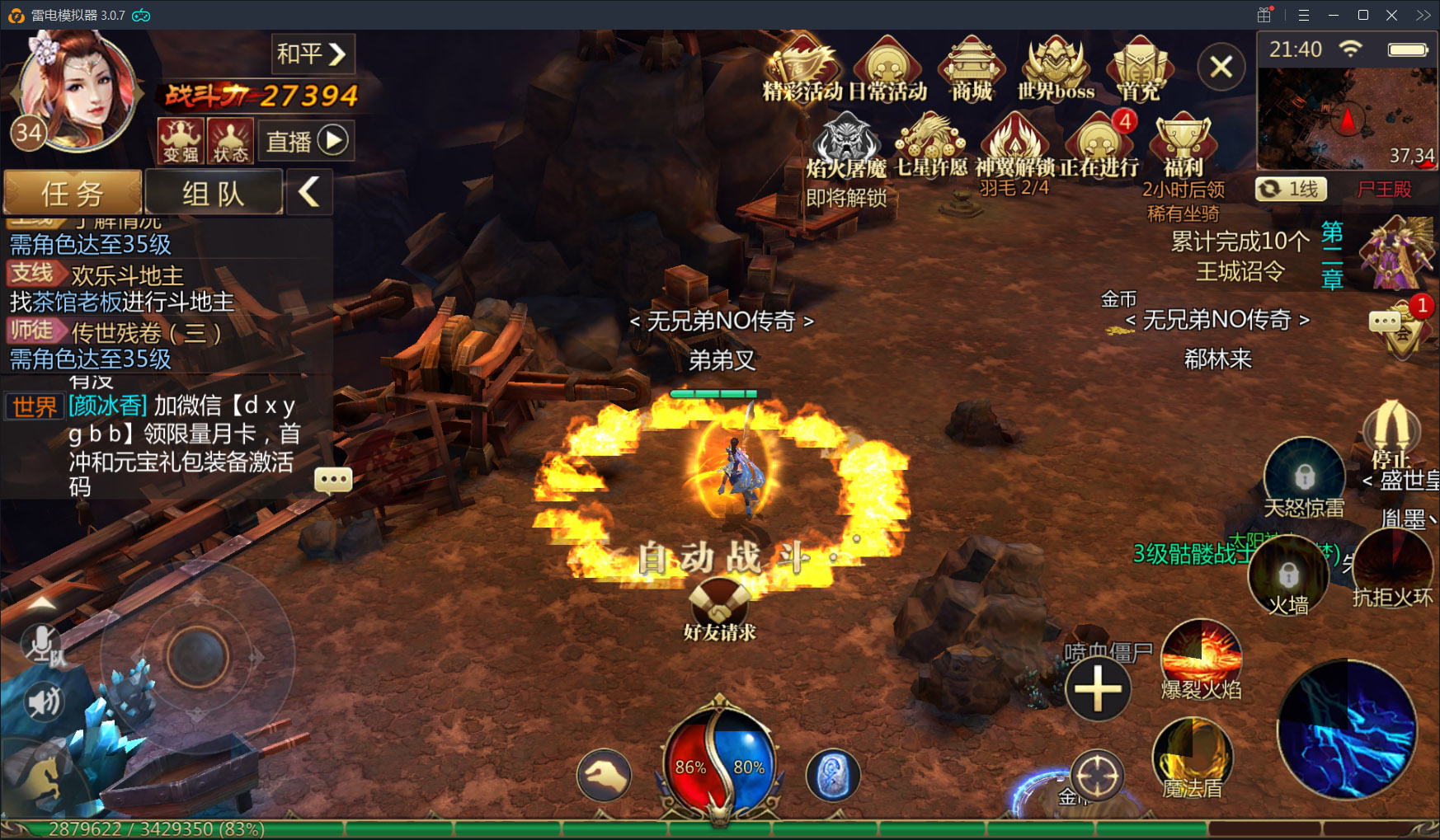Toggle the 和平 attack mode button
This screenshot has width=1440, height=840.
pyautogui.click(x=313, y=54)
